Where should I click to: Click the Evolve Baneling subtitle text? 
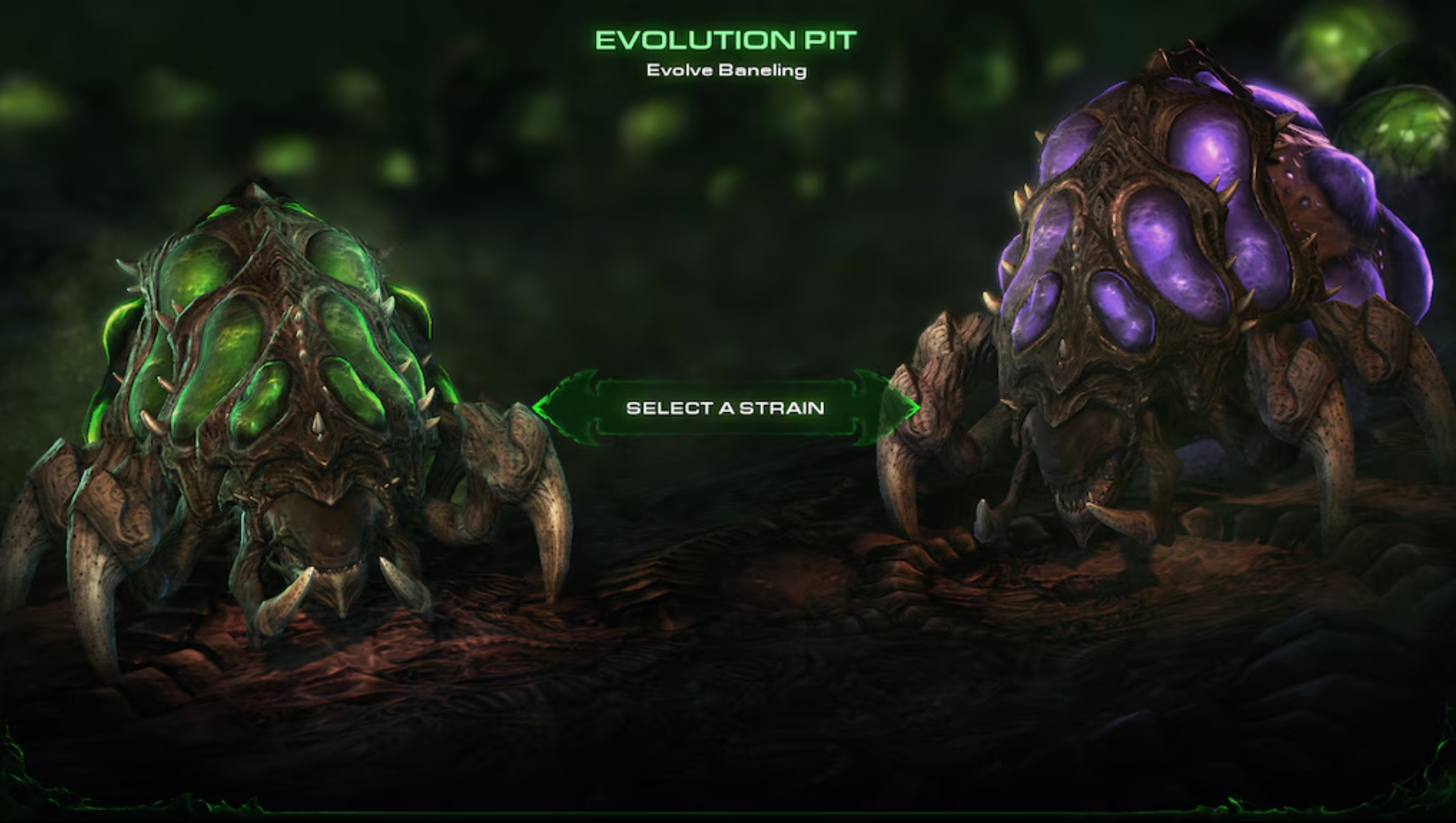point(726,71)
